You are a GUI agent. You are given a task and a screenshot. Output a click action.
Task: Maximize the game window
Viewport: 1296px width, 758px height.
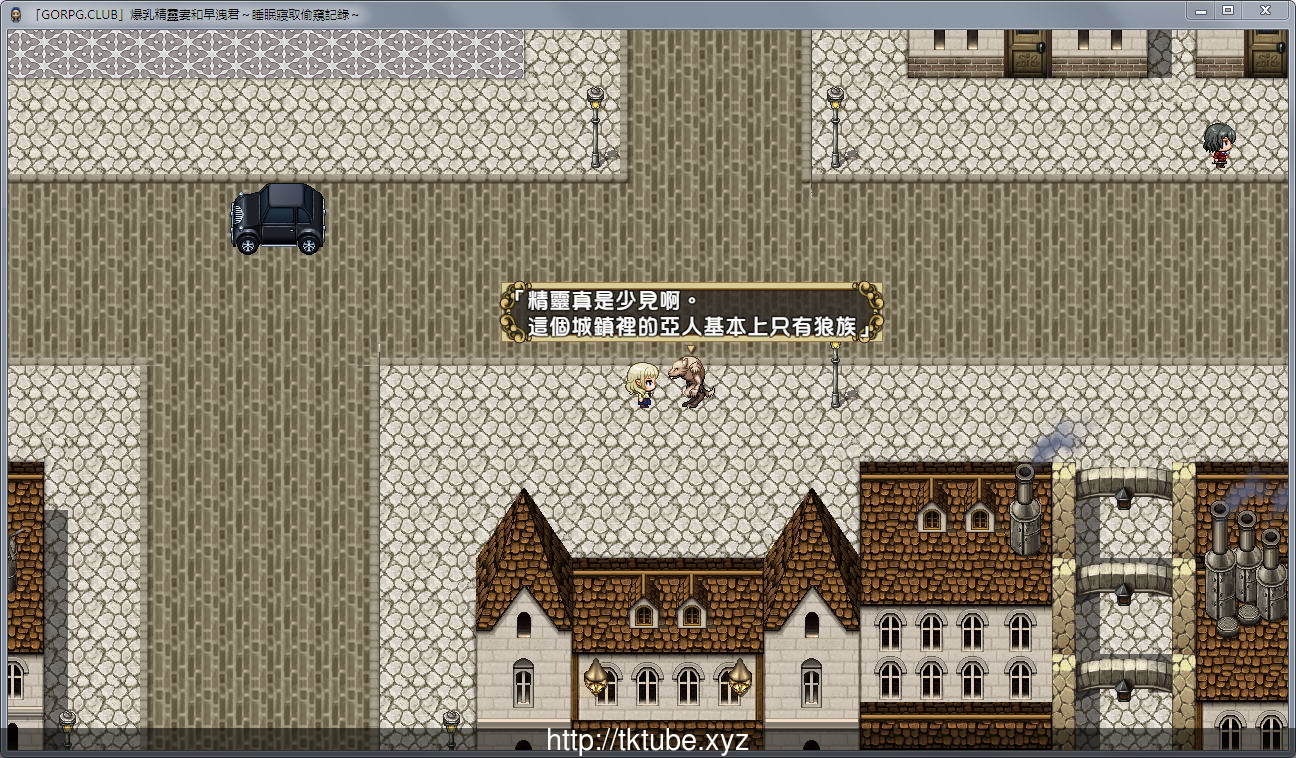point(1228,11)
